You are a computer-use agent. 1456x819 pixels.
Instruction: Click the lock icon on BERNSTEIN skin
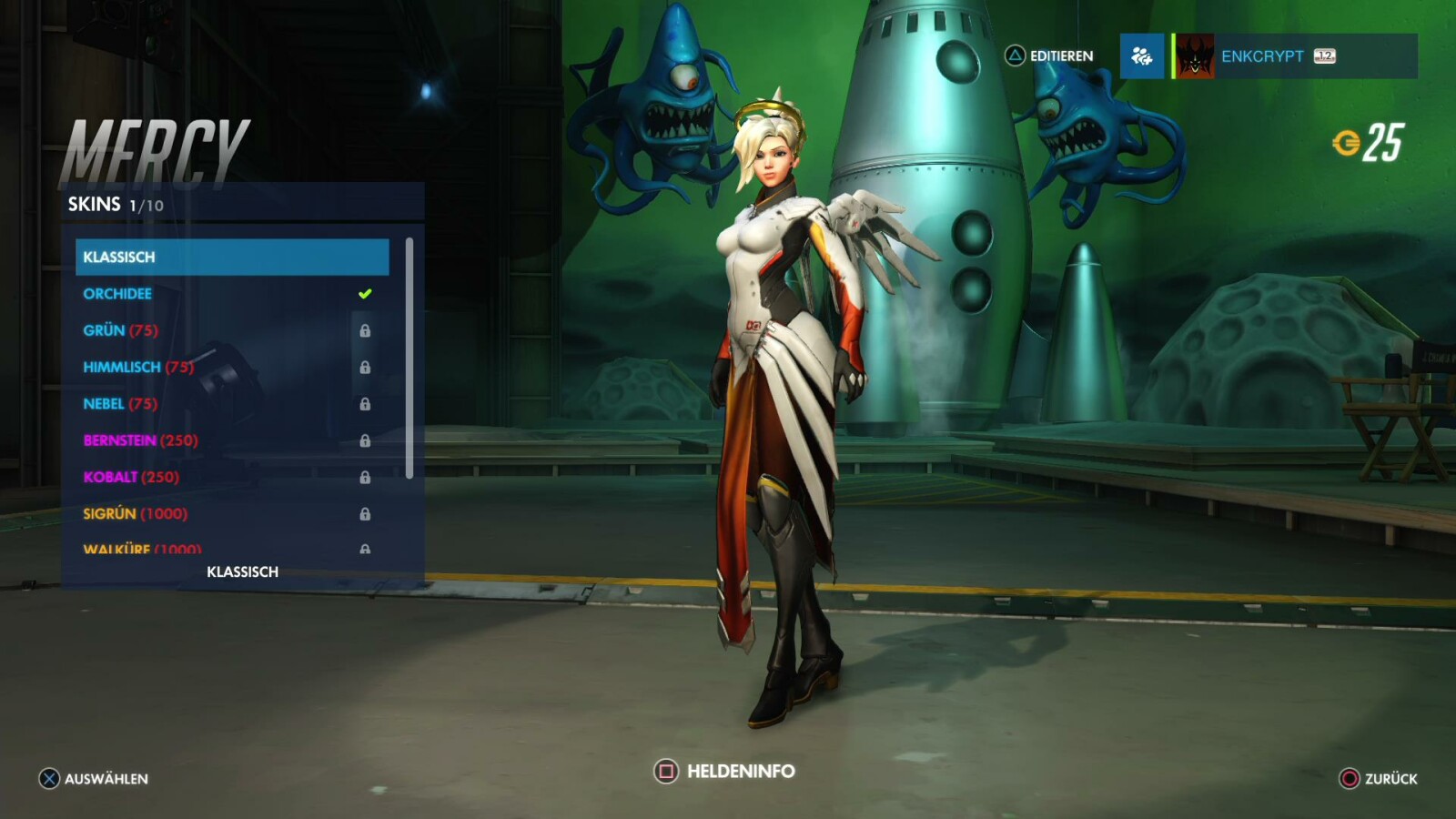[x=368, y=440]
